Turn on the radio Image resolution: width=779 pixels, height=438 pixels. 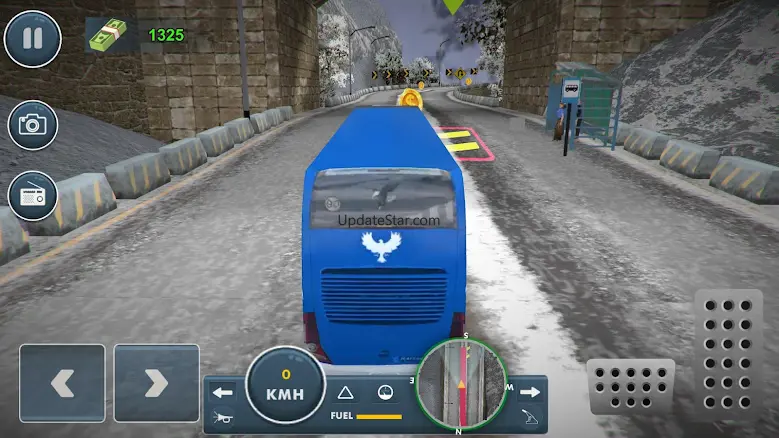pos(32,195)
